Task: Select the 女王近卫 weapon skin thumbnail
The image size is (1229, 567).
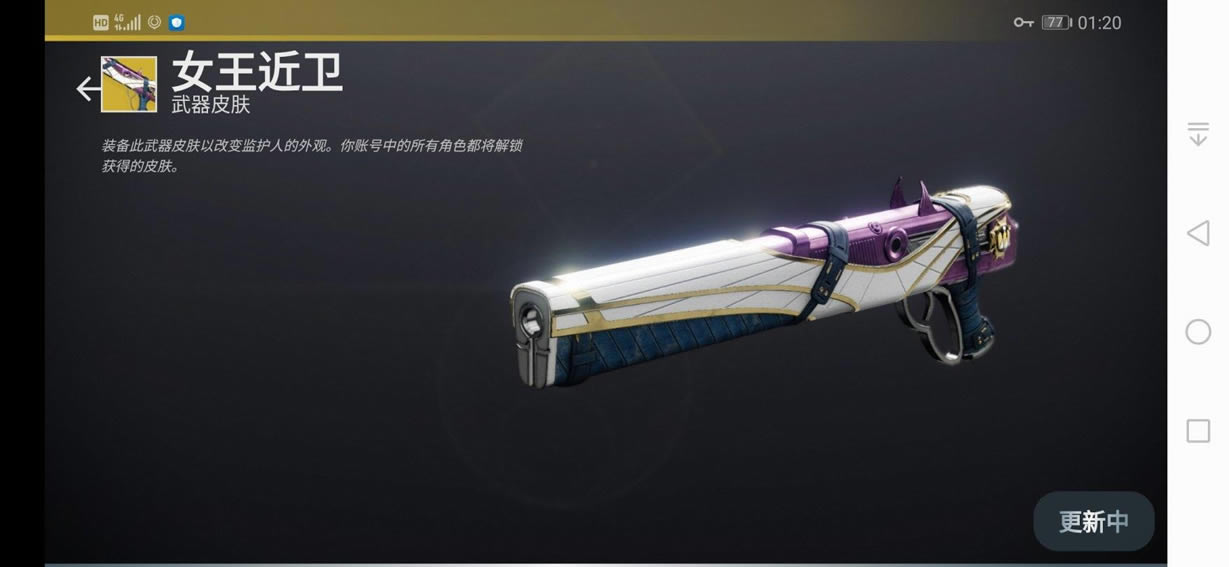Action: (129, 85)
